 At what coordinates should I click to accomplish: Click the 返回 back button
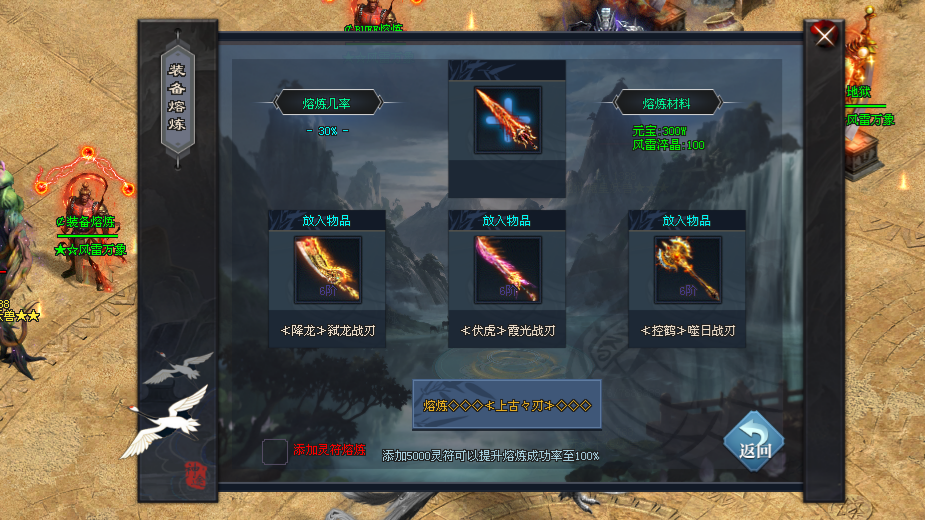tap(754, 442)
